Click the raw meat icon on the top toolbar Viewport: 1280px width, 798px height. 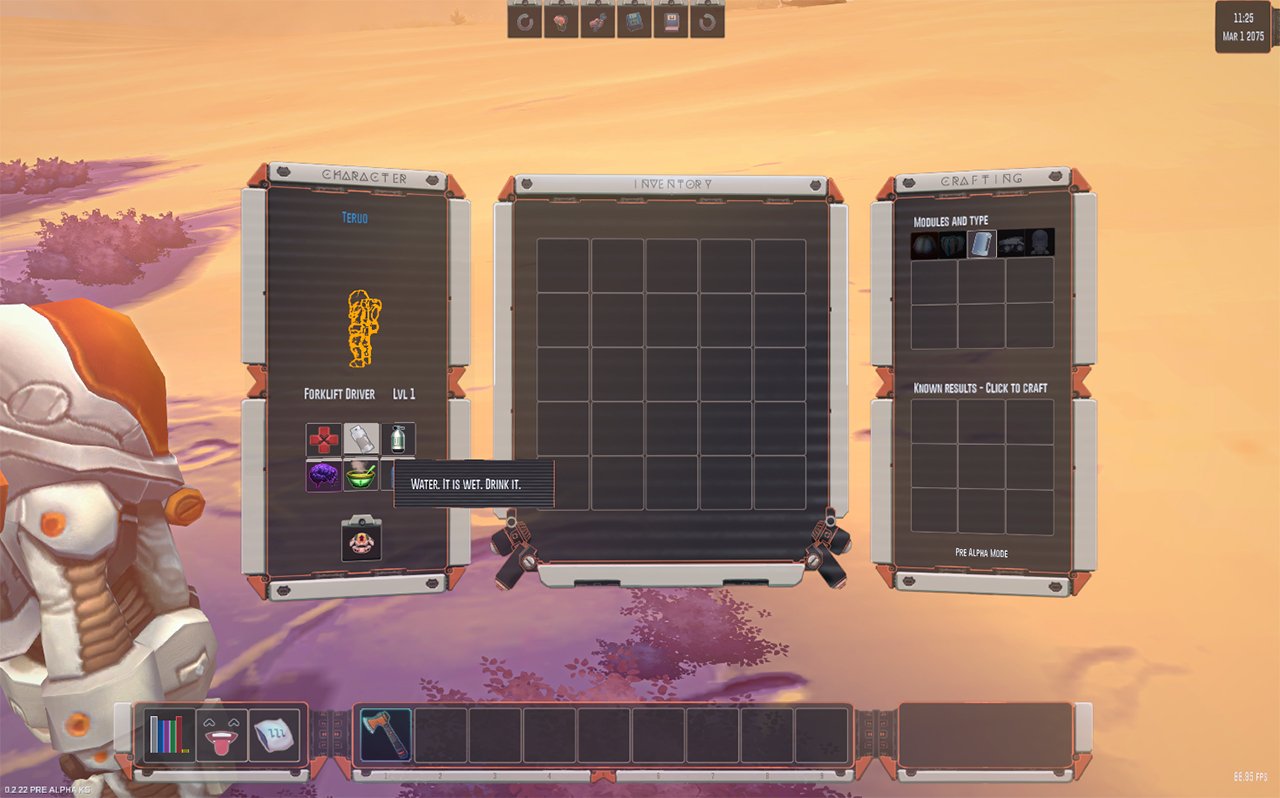(x=560, y=21)
